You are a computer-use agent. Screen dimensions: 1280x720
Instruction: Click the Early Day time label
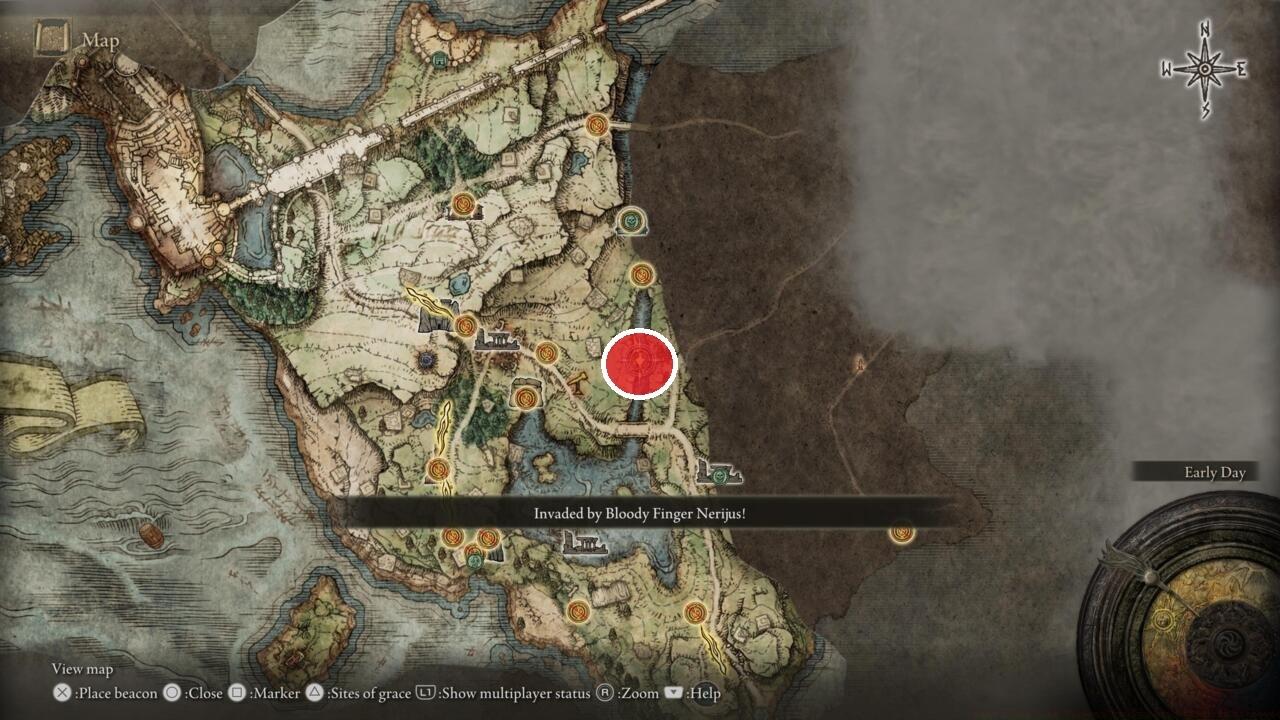pos(1215,472)
